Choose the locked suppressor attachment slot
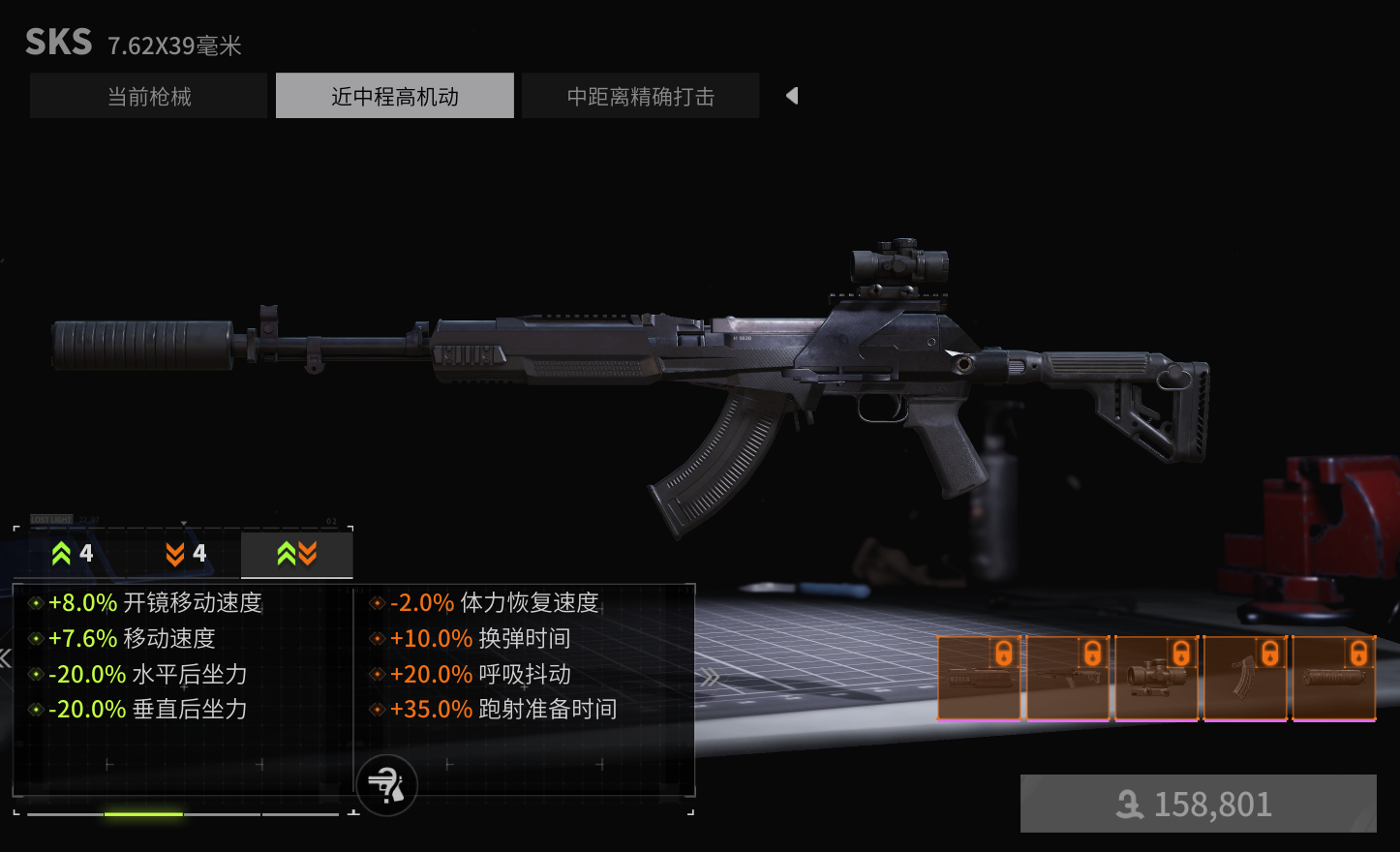This screenshot has height=852, width=1400. click(x=1334, y=678)
